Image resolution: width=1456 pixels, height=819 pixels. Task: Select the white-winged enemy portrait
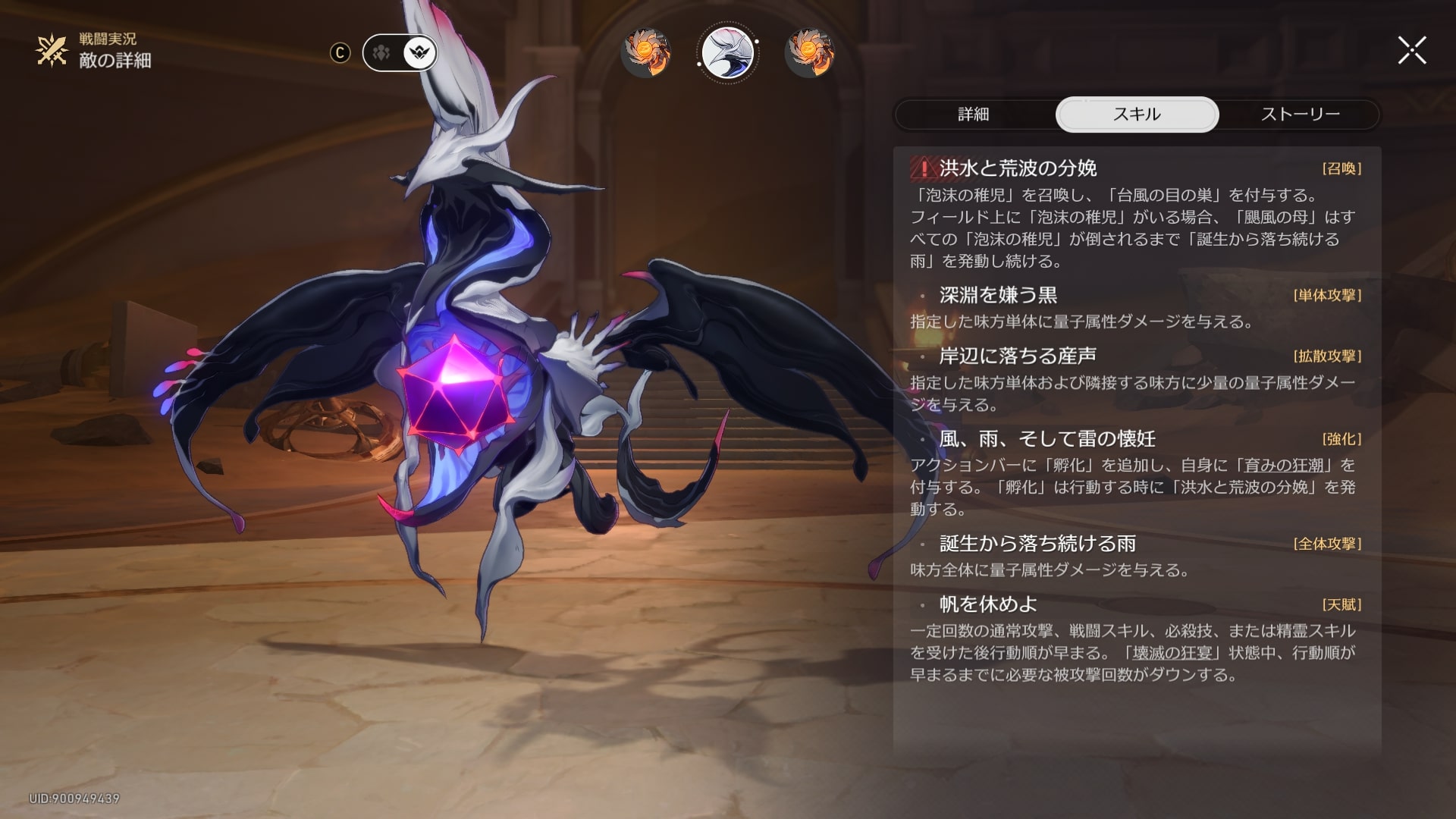(x=728, y=53)
